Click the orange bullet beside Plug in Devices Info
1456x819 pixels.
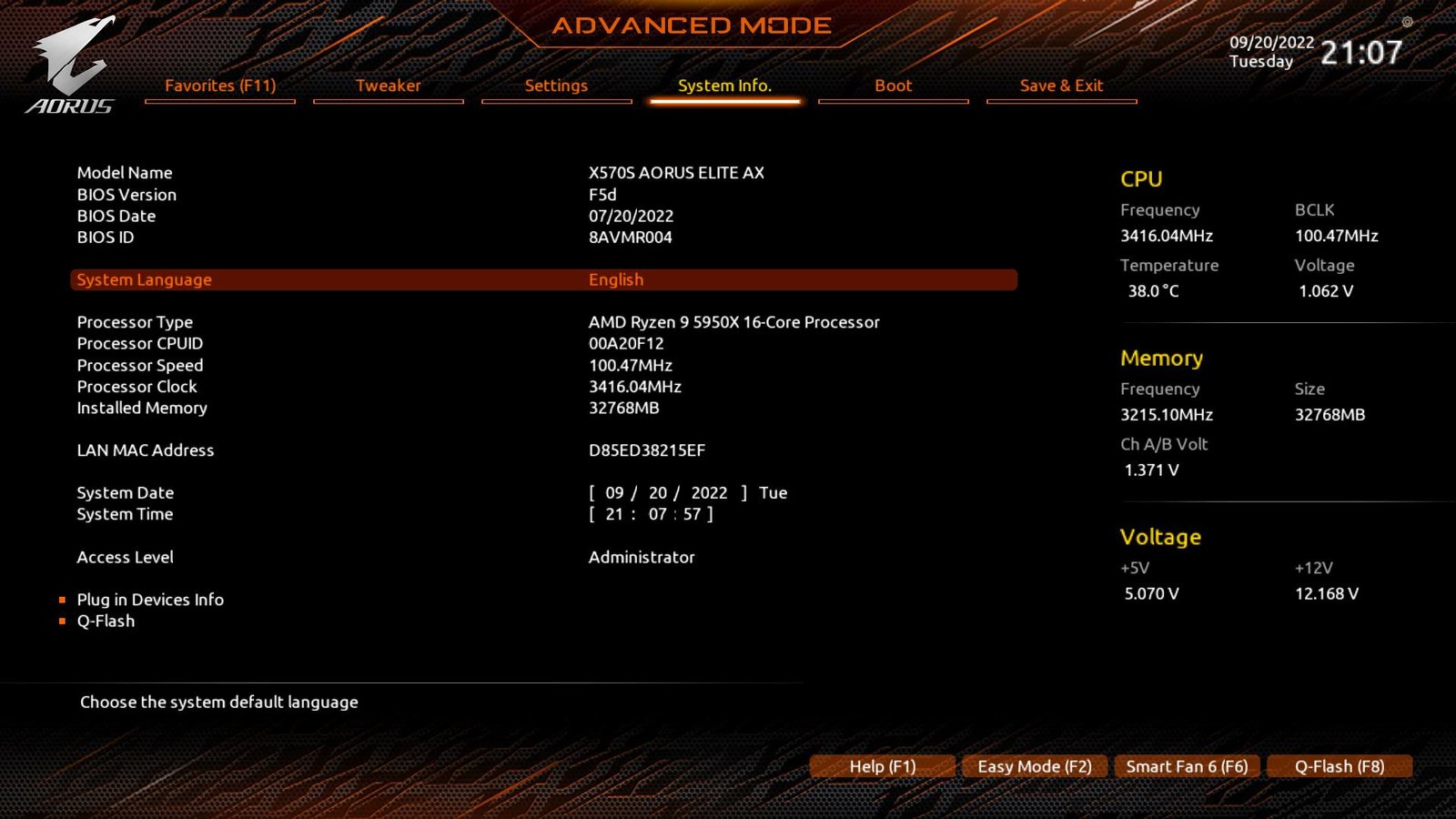tap(61, 600)
